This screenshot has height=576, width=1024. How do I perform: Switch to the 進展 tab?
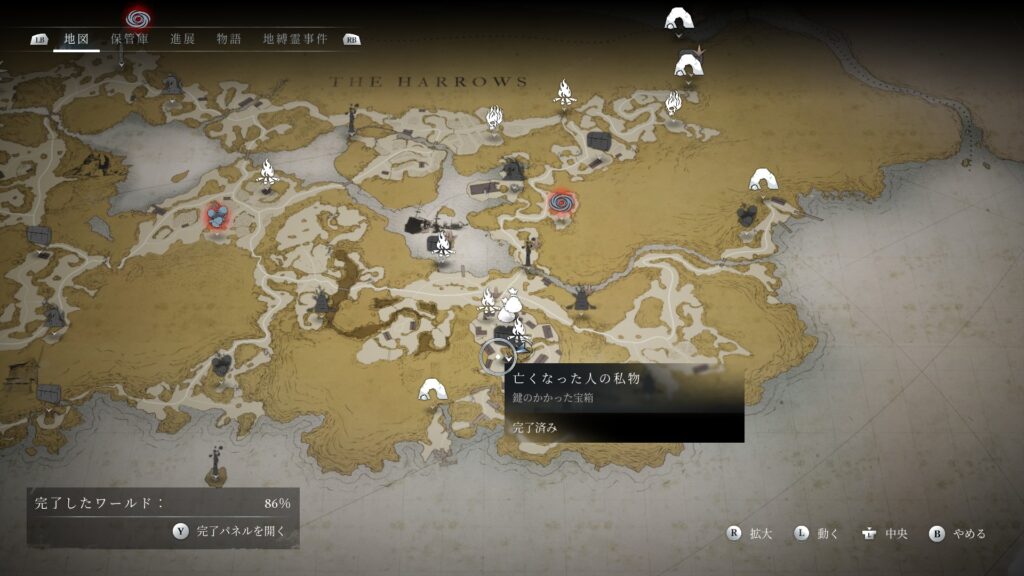[x=182, y=39]
